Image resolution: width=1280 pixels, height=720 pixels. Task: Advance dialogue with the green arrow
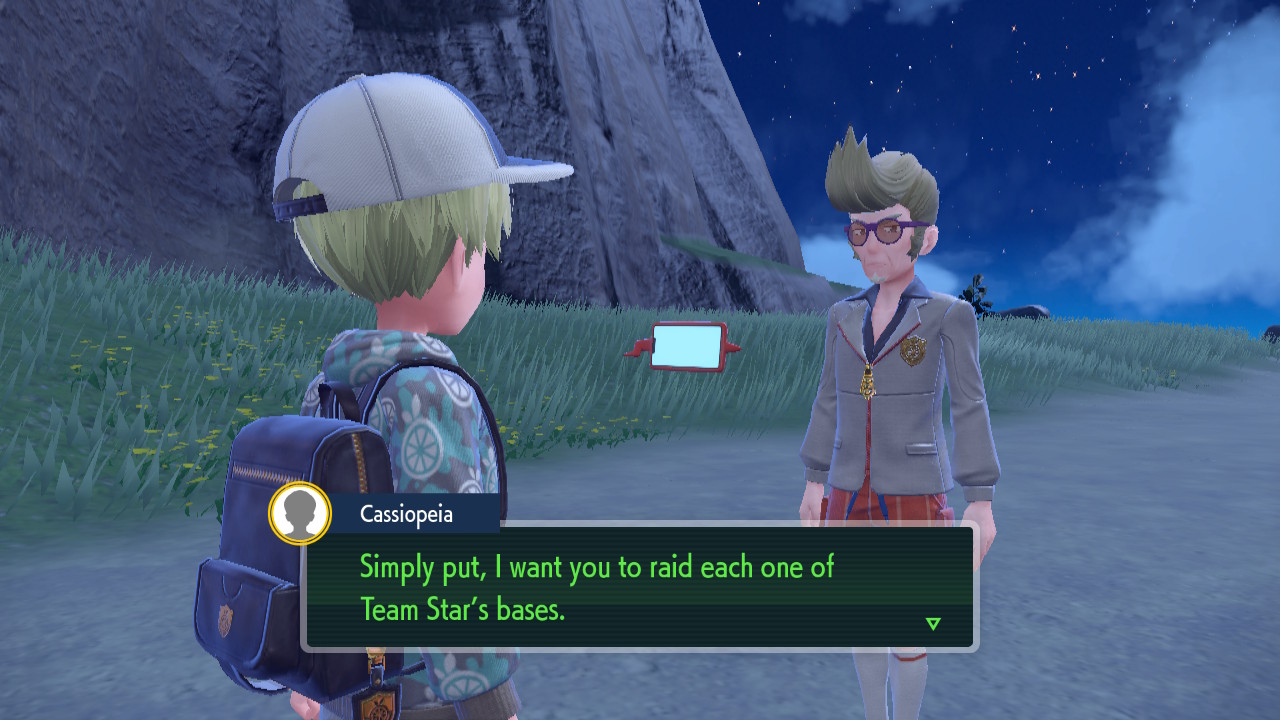point(933,624)
